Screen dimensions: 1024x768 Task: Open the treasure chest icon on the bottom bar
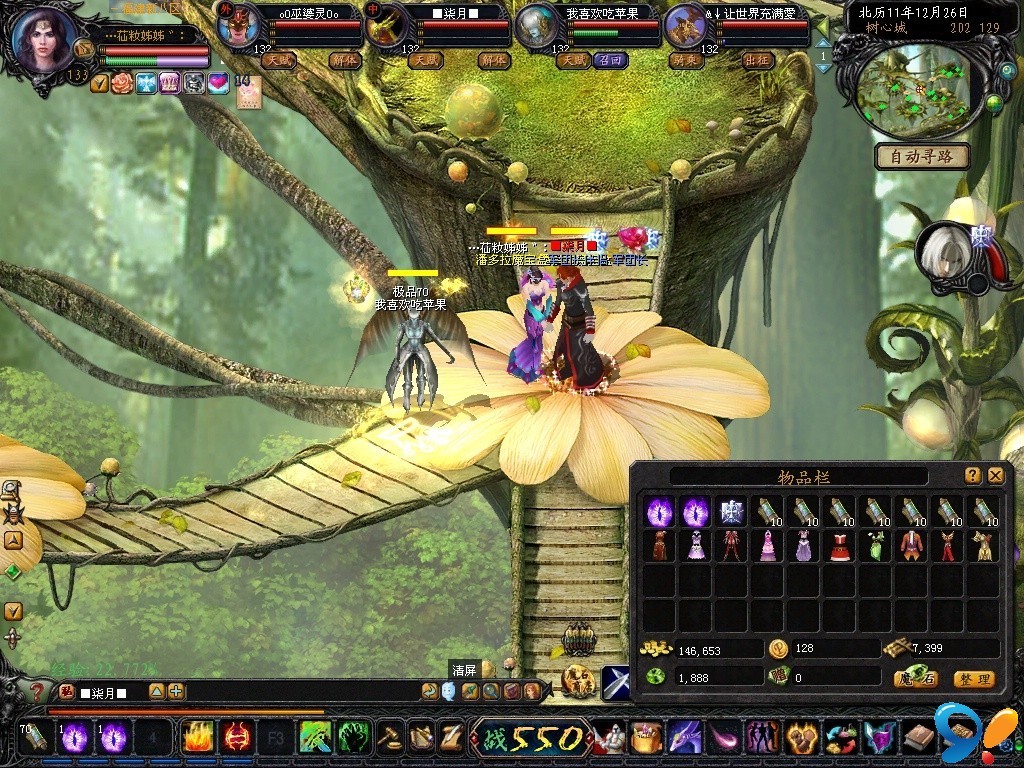pyautogui.click(x=646, y=738)
